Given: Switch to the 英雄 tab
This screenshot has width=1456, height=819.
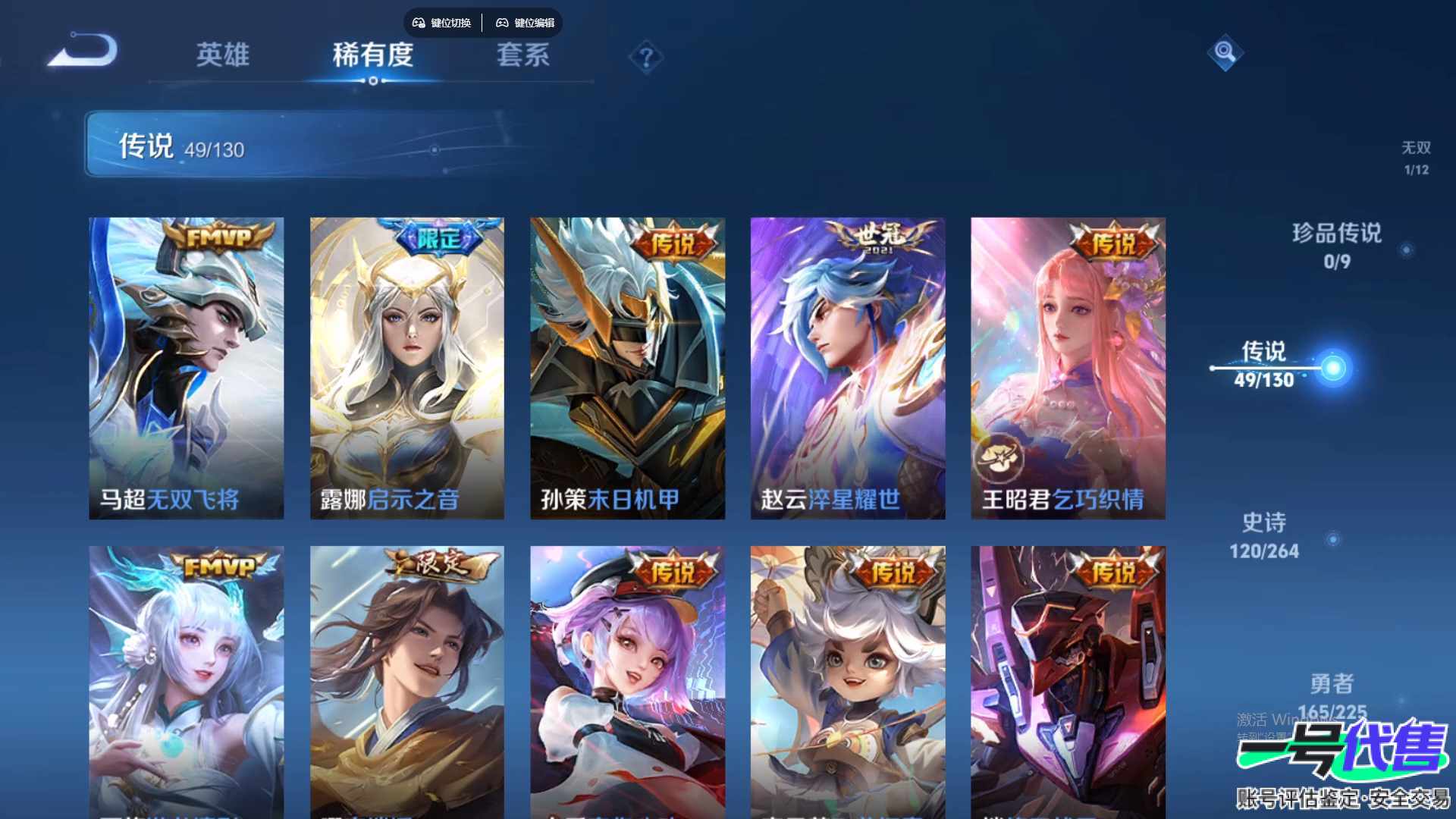Looking at the screenshot, I should pyautogui.click(x=222, y=55).
